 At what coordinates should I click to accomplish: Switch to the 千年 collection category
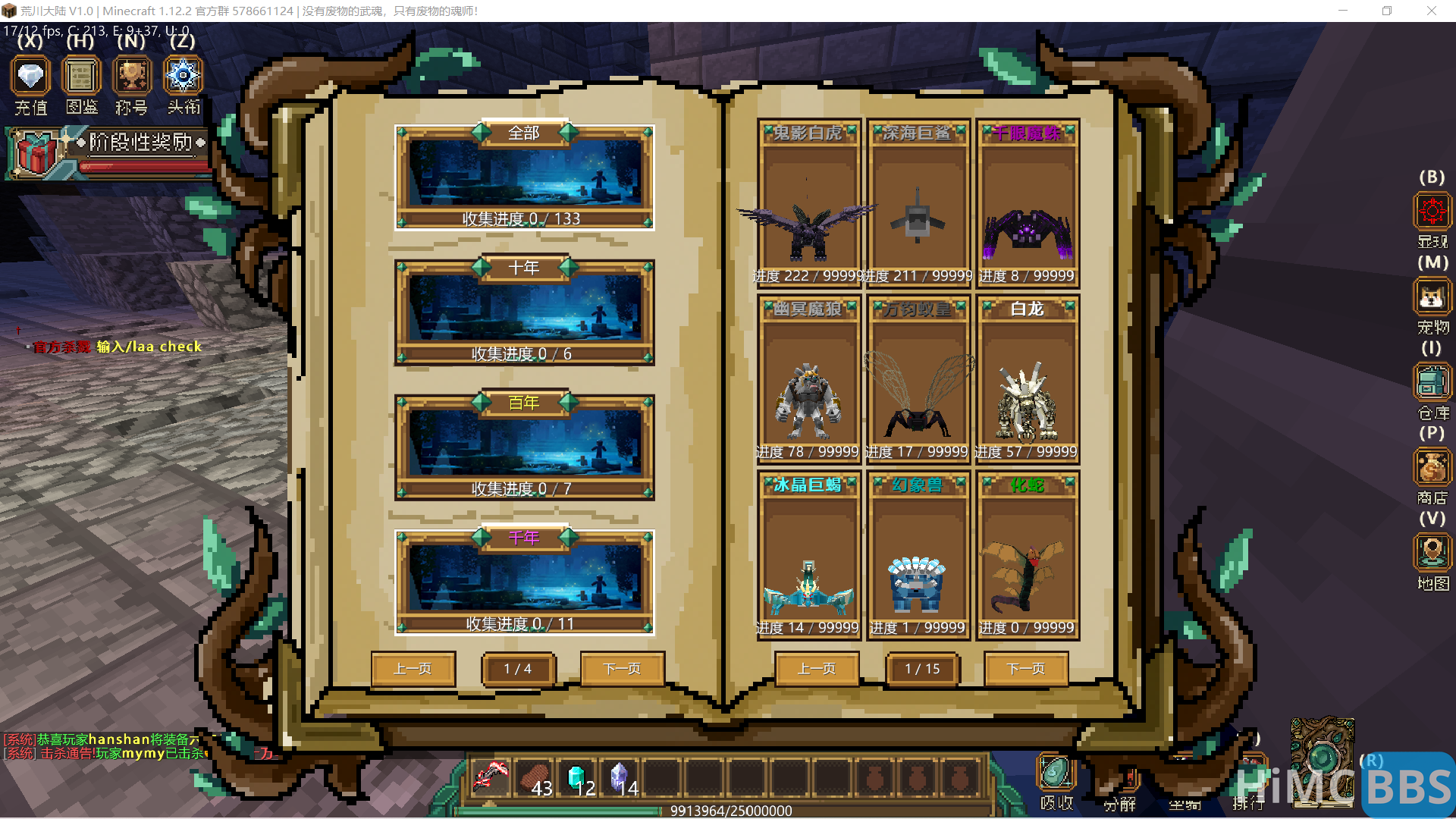coord(524,582)
